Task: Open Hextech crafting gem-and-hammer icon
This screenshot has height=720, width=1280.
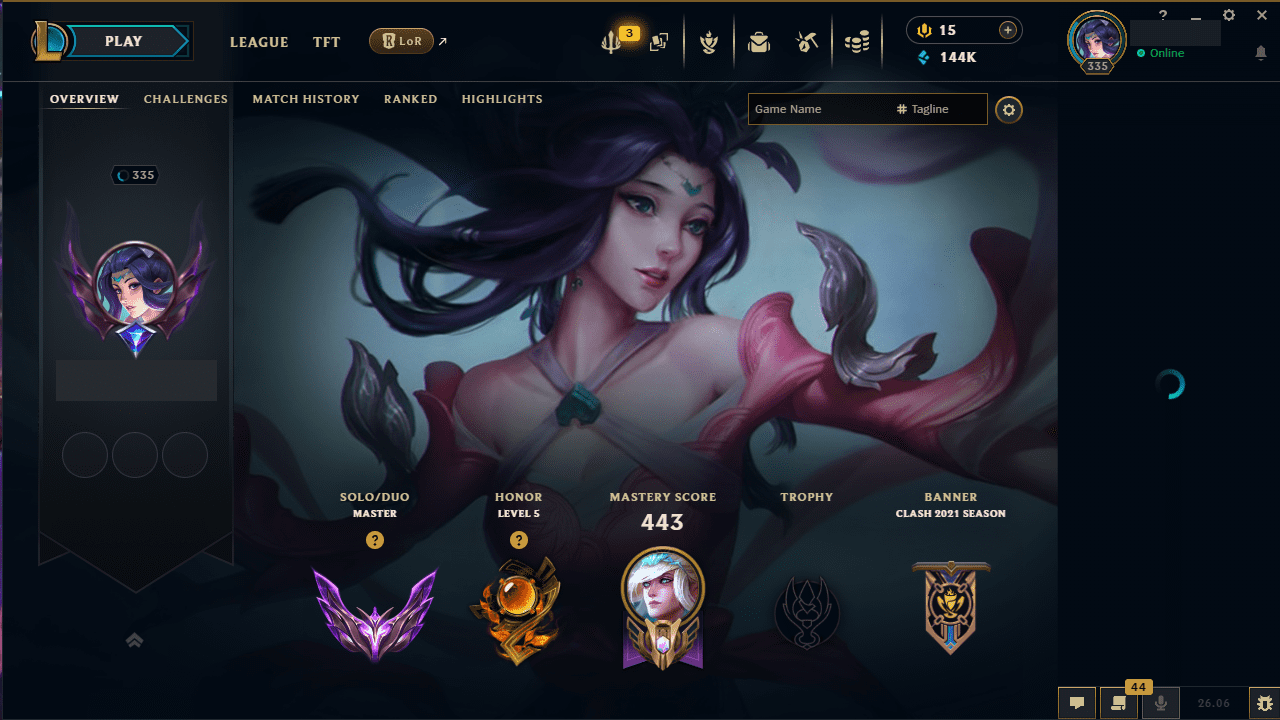Action: (807, 42)
